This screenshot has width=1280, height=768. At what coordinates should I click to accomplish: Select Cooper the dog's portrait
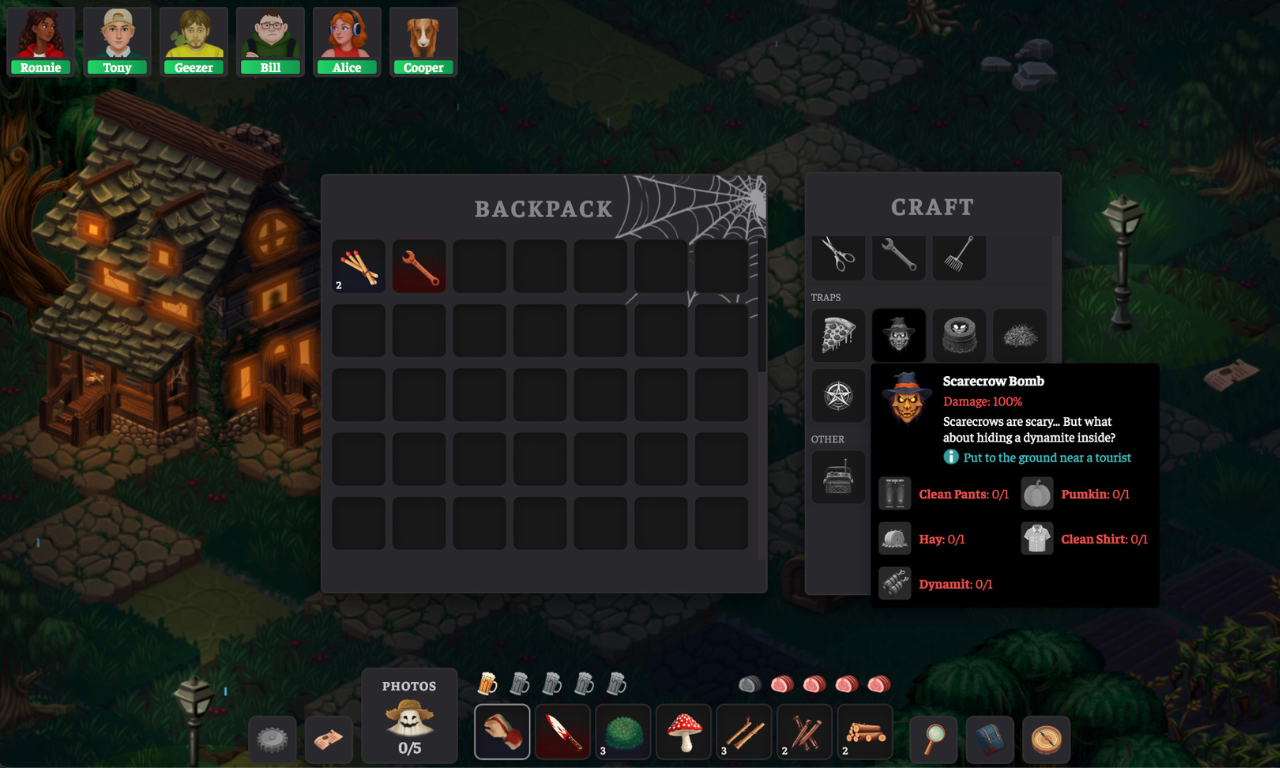pos(423,42)
